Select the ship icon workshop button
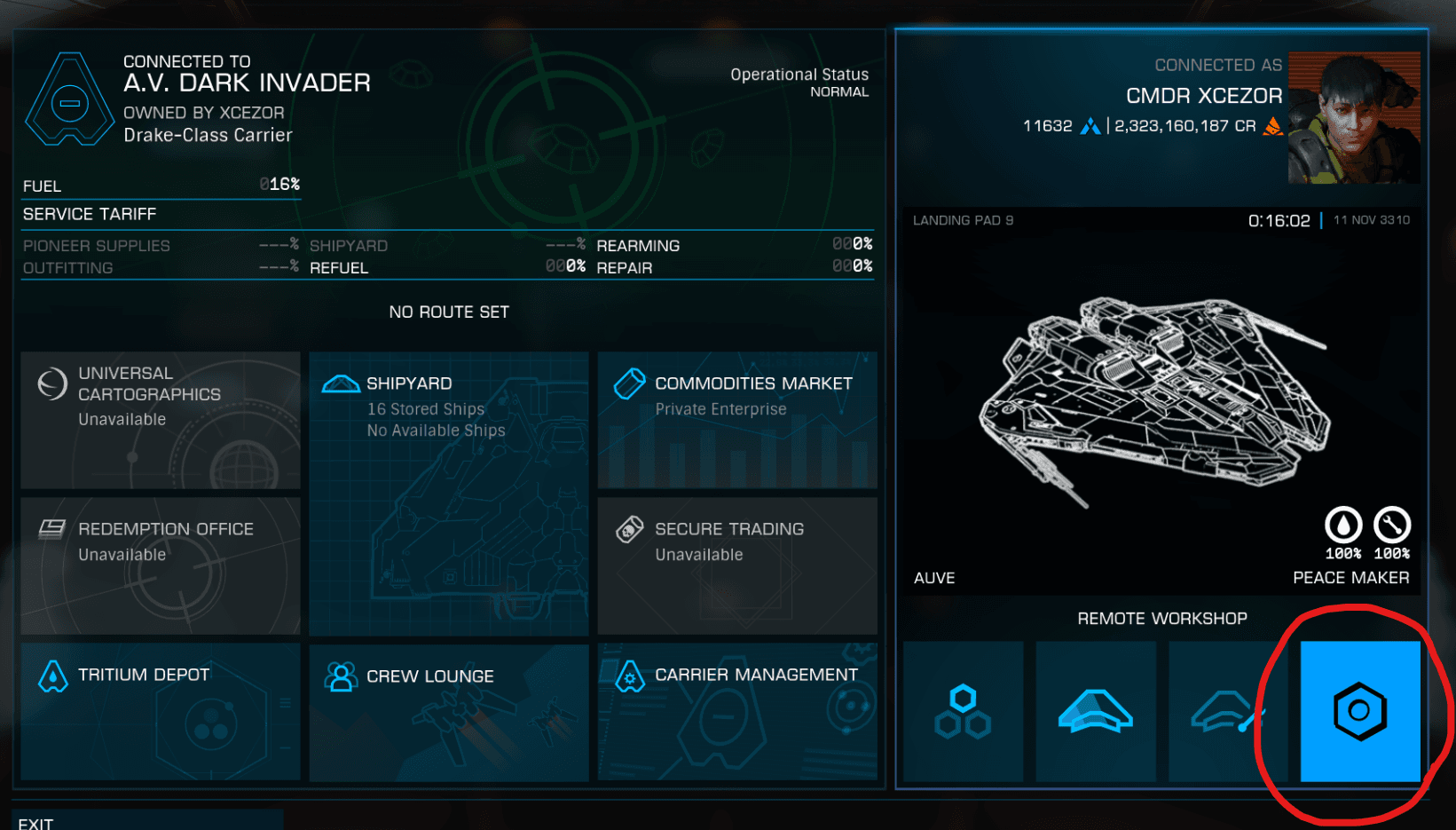The image size is (1456, 830). point(1096,711)
